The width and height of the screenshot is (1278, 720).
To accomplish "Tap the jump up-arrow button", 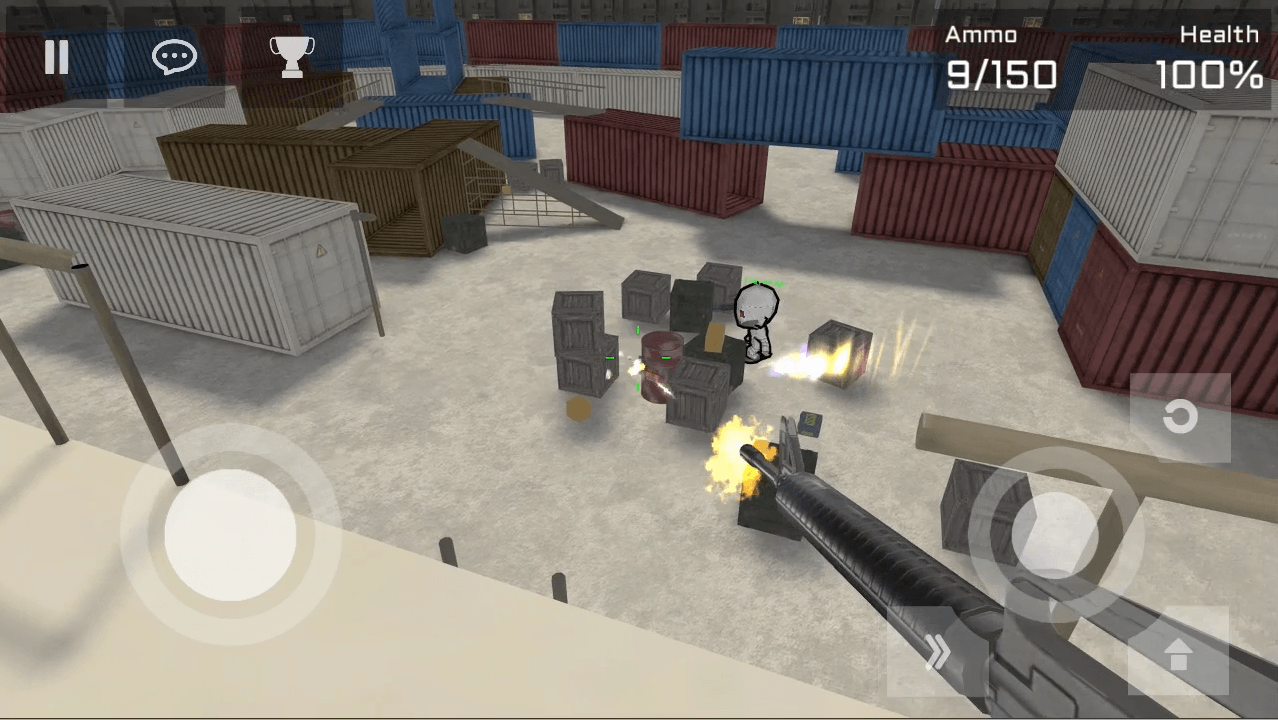I will 1178,652.
